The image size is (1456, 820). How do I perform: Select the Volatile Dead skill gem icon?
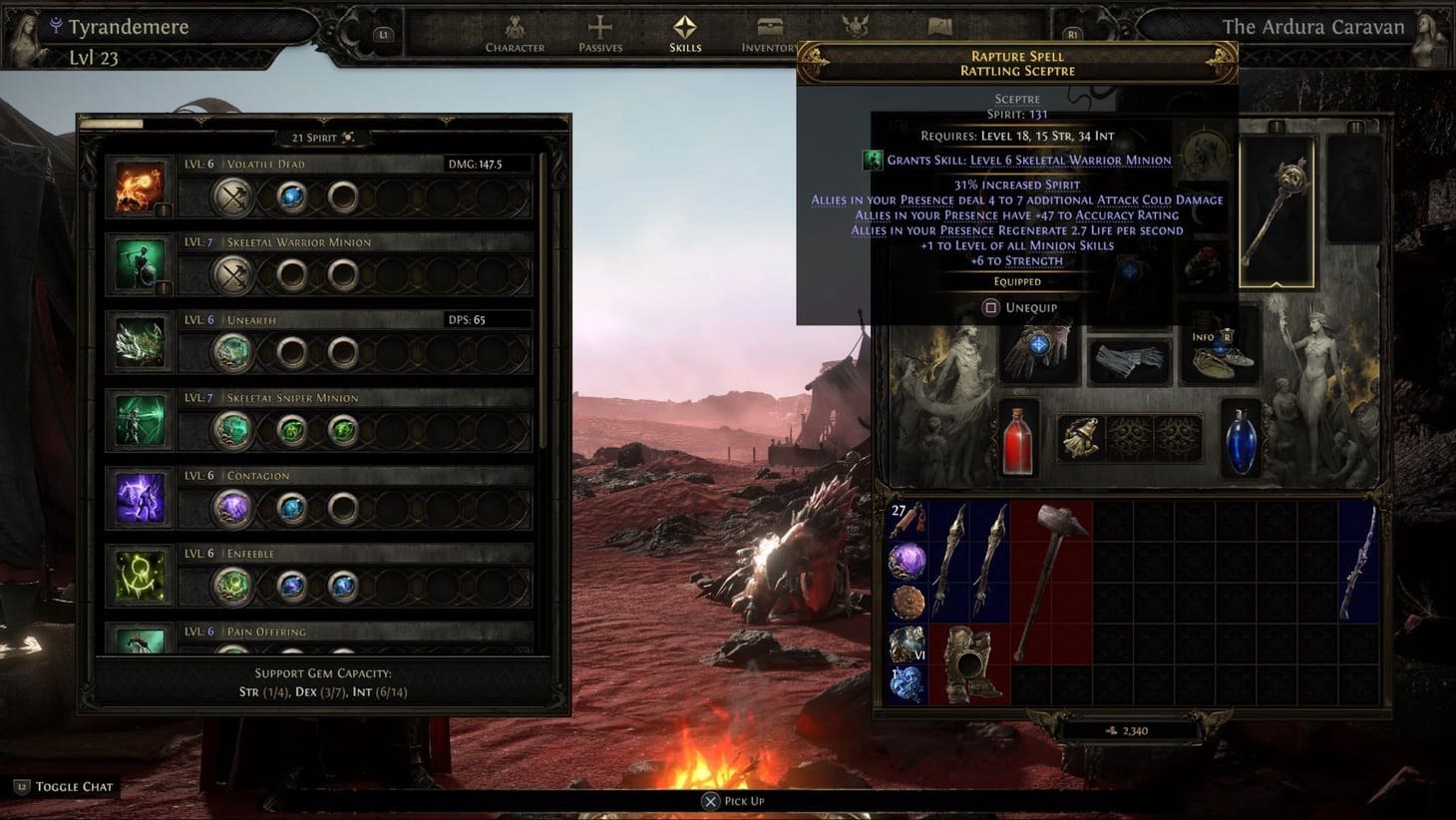(x=140, y=186)
